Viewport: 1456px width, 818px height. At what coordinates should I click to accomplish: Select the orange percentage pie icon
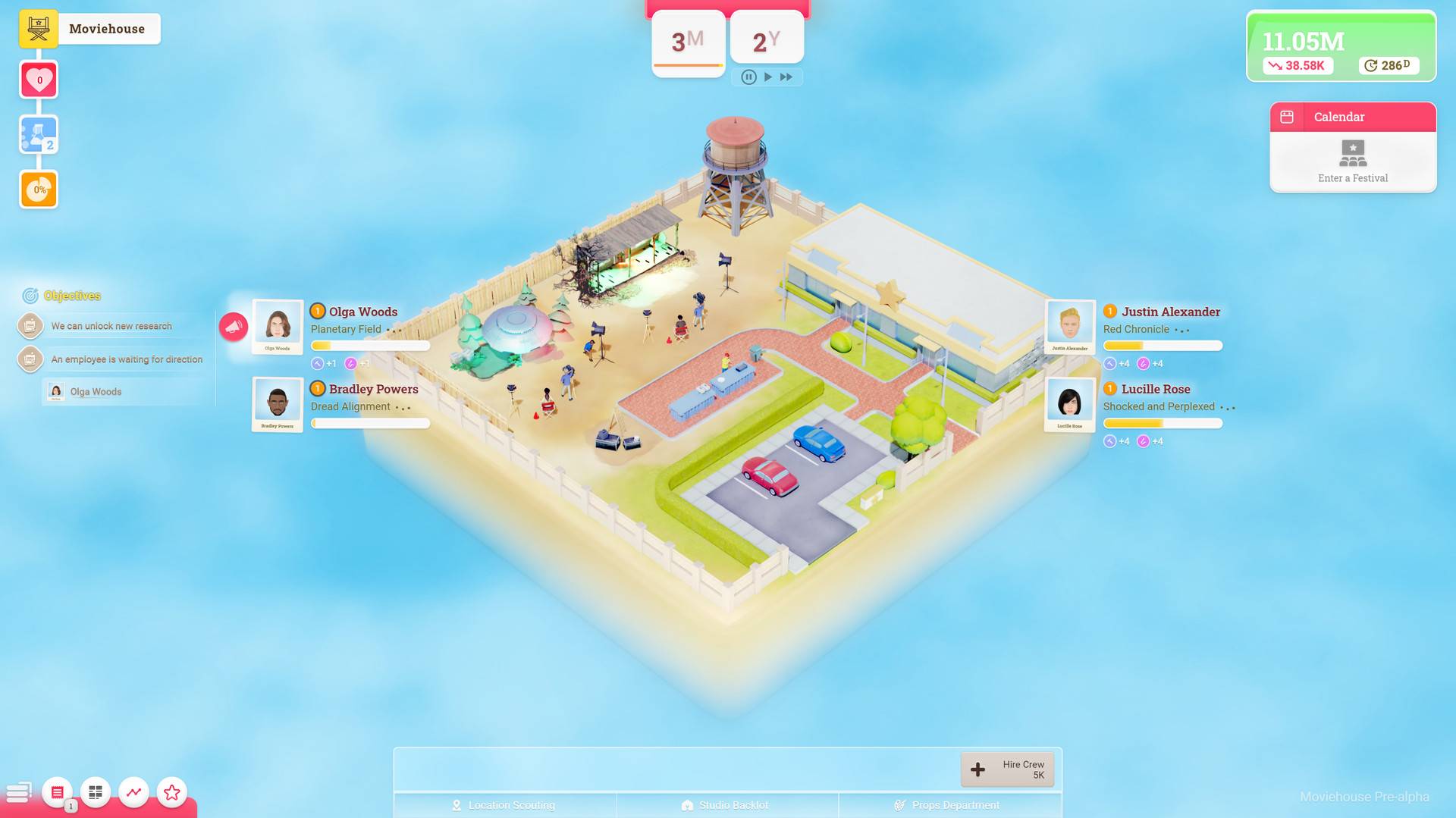tap(39, 190)
